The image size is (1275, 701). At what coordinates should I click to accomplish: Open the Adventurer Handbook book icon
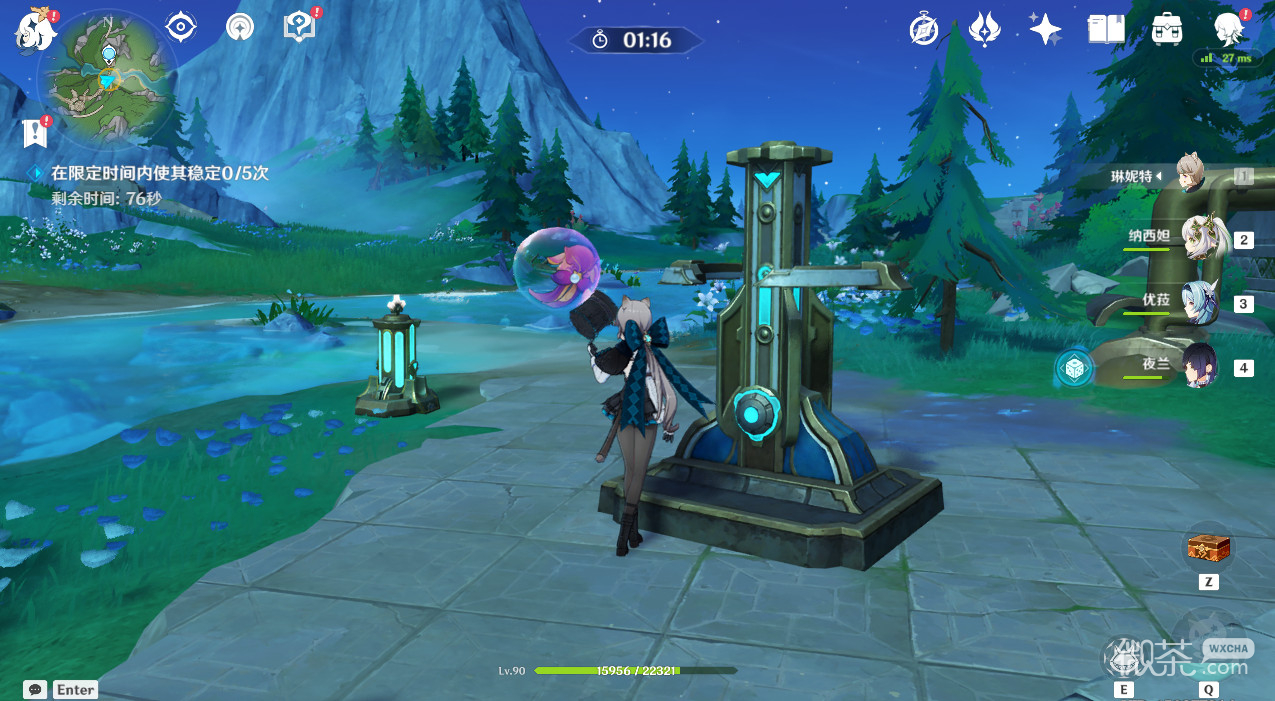tap(1106, 30)
